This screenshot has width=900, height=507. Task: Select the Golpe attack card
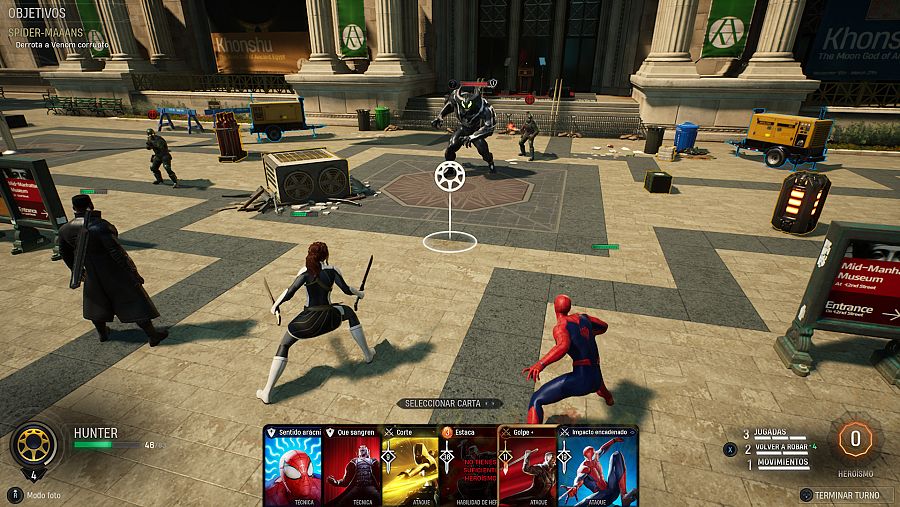click(527, 465)
